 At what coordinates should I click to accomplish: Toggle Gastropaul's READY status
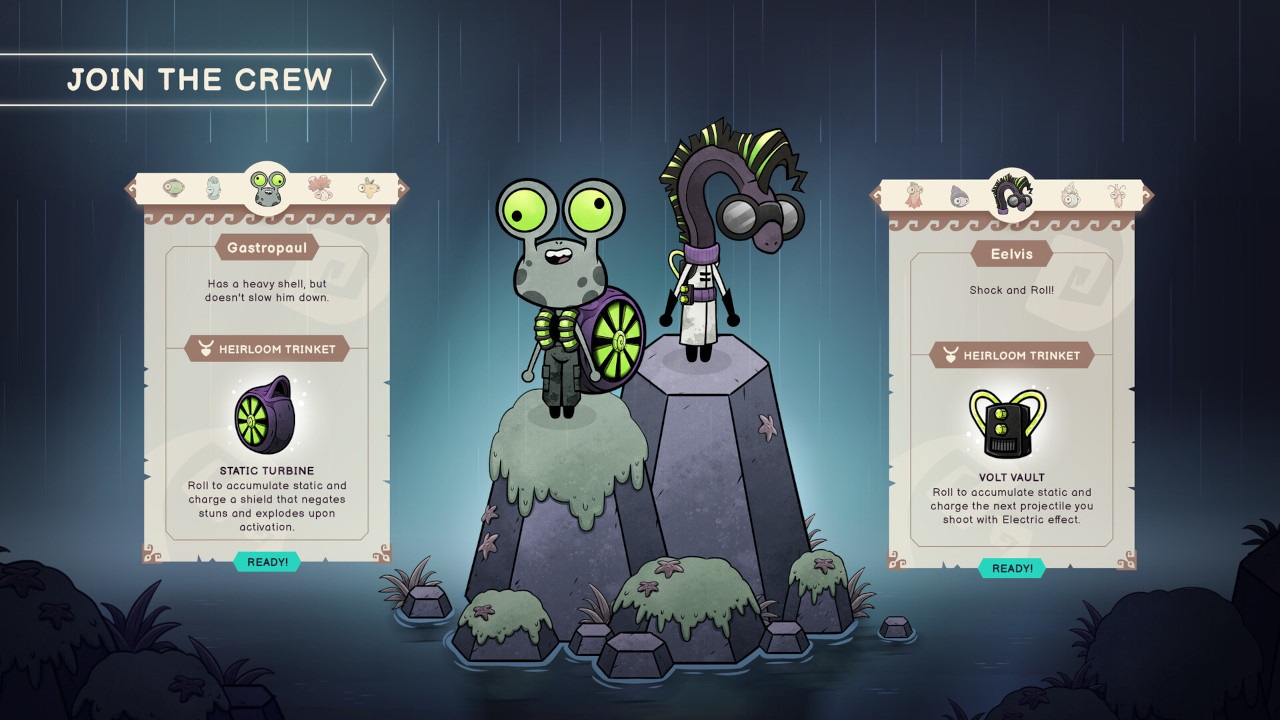tap(268, 562)
